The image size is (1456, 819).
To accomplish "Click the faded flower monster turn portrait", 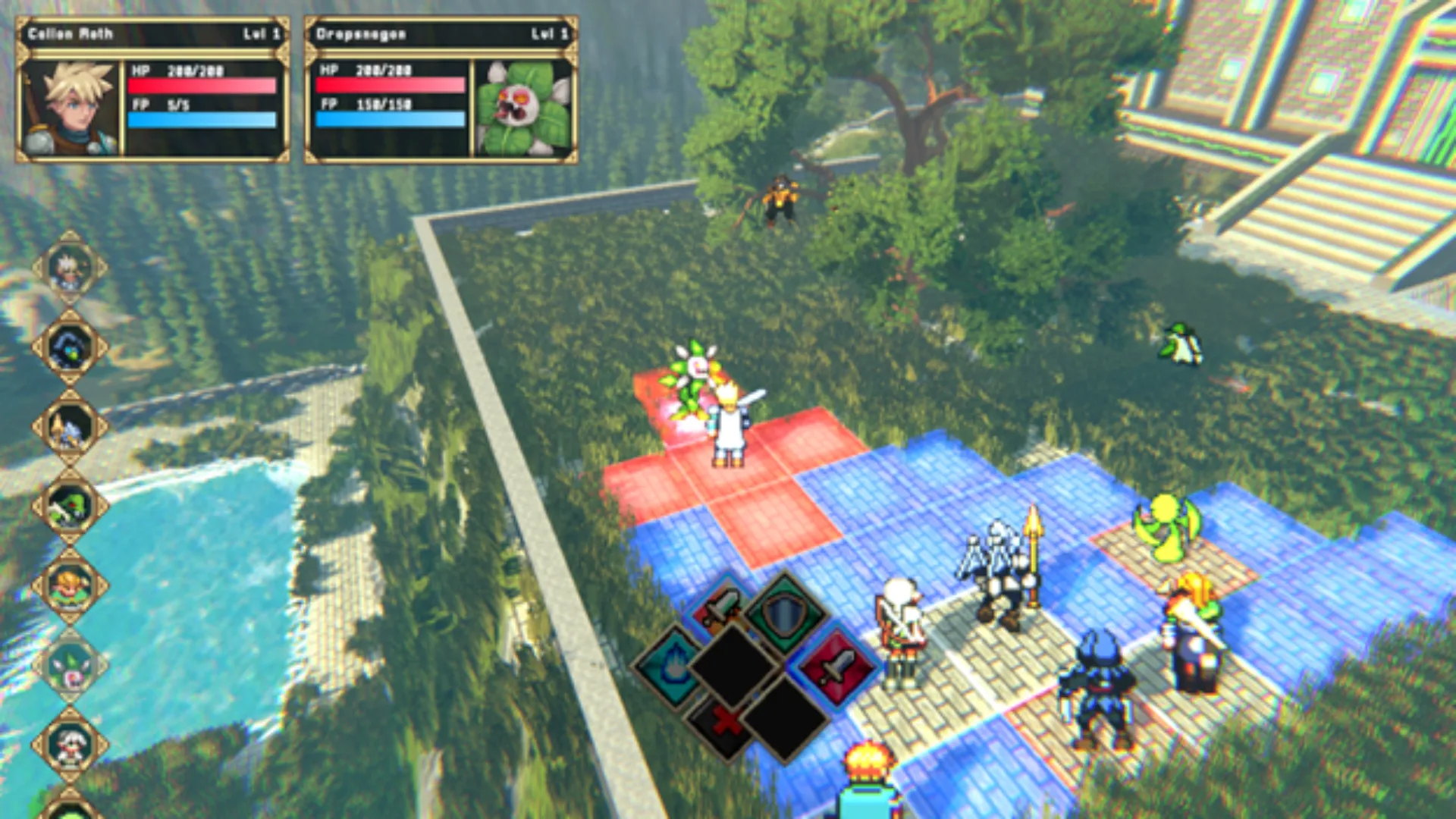I will coord(70,667).
